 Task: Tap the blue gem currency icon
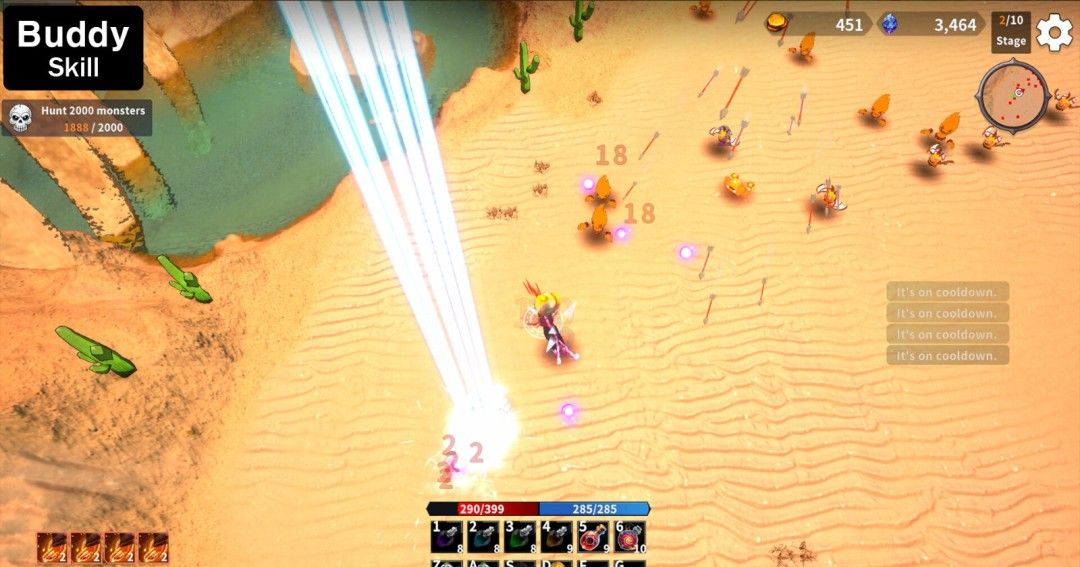(x=889, y=24)
